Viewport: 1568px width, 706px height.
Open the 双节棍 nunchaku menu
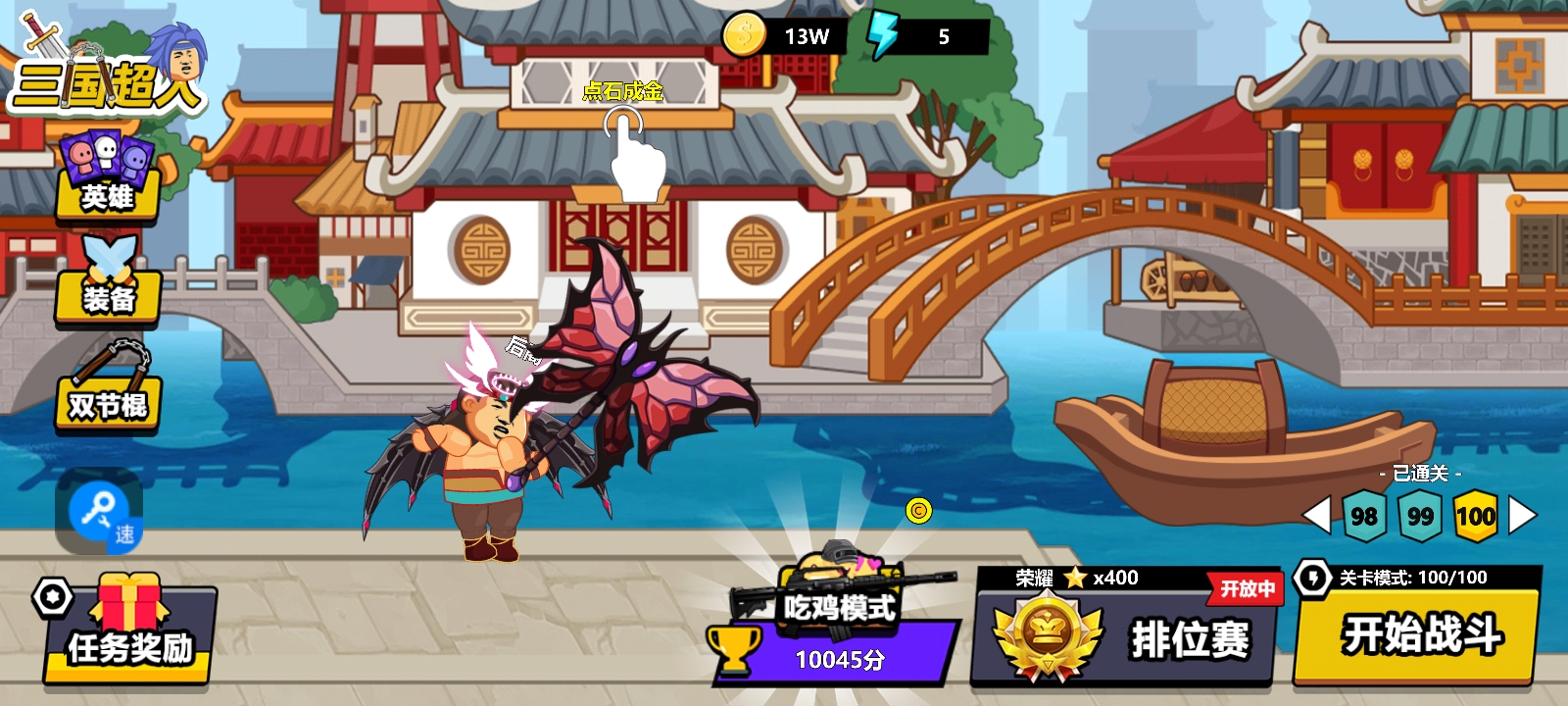(108, 390)
